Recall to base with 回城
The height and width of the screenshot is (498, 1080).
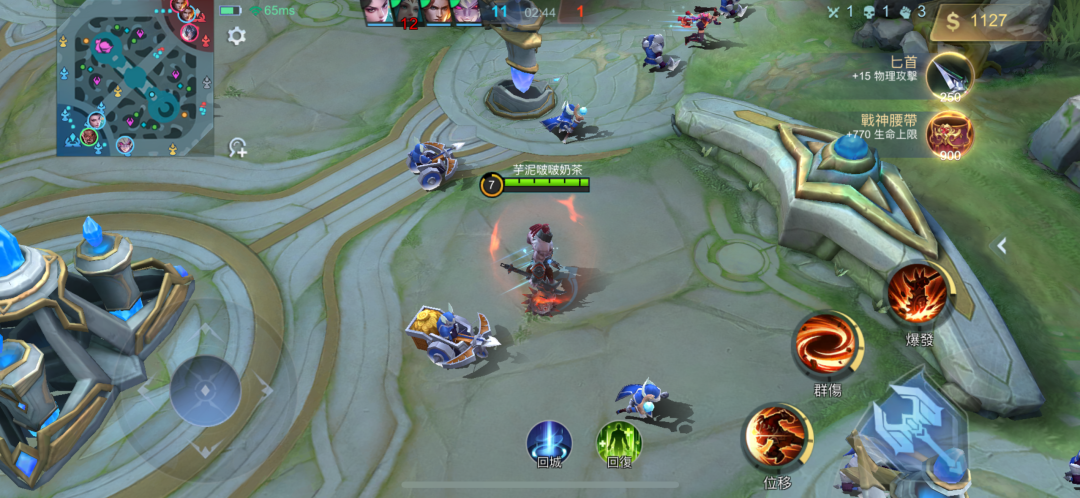pyautogui.click(x=549, y=441)
